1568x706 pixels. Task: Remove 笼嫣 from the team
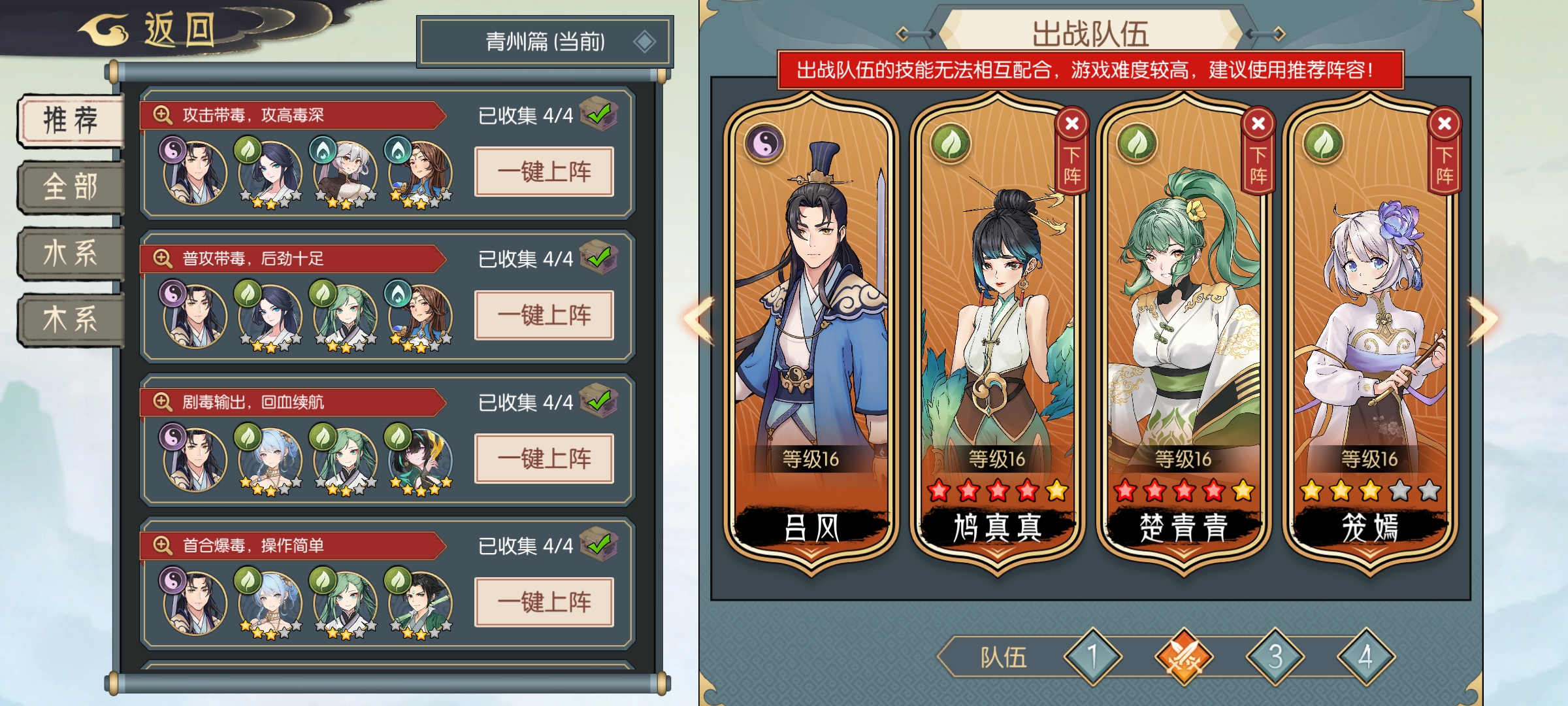[x=1444, y=150]
